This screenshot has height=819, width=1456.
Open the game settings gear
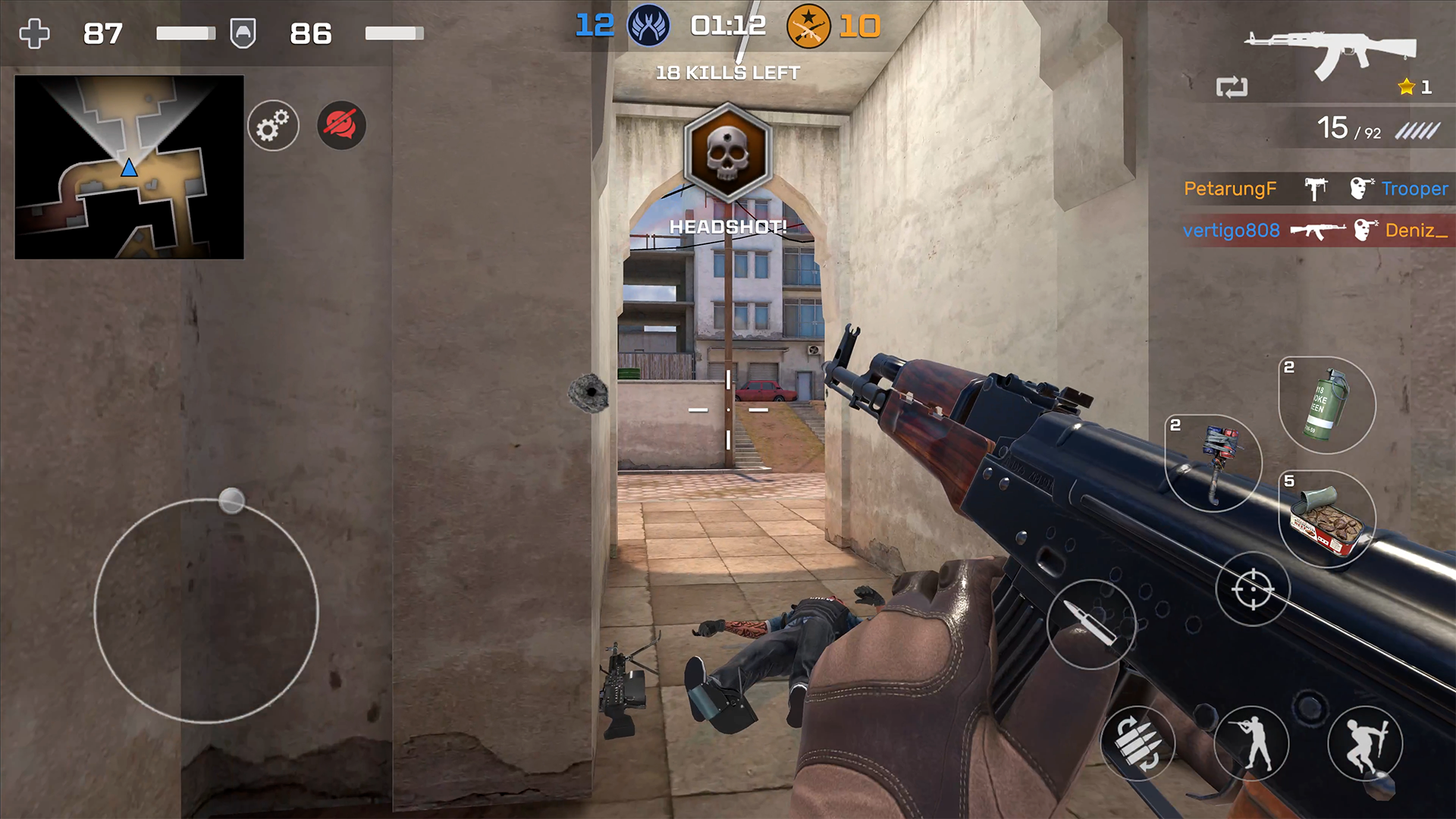pyautogui.click(x=273, y=126)
